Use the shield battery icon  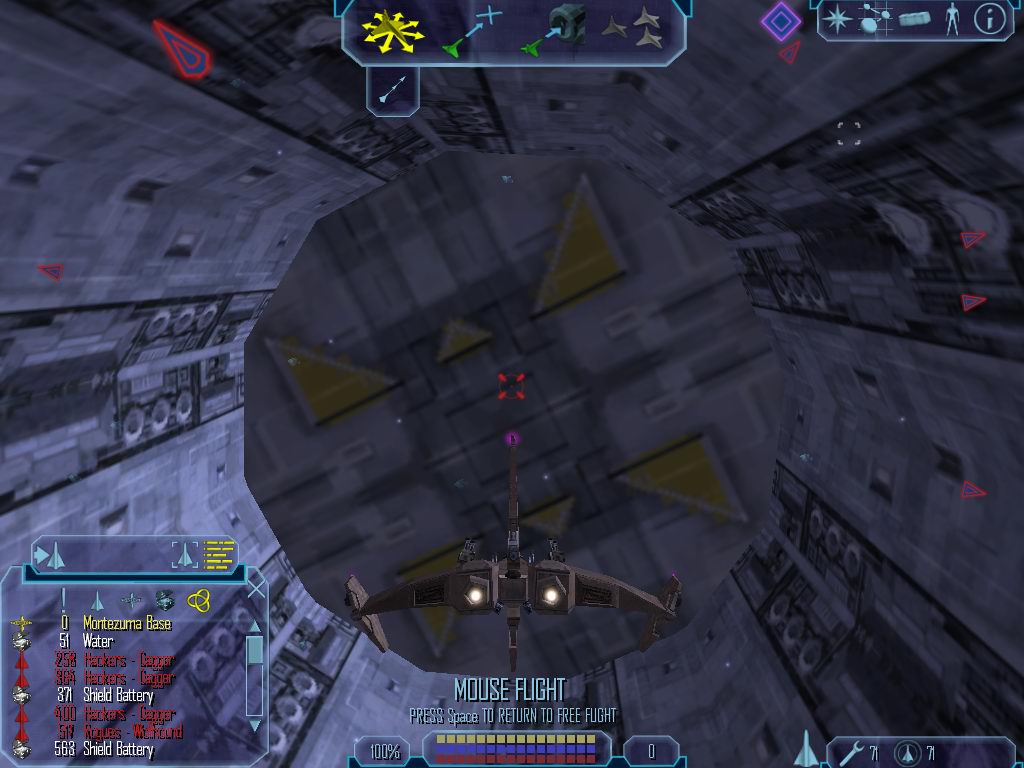(x=909, y=752)
